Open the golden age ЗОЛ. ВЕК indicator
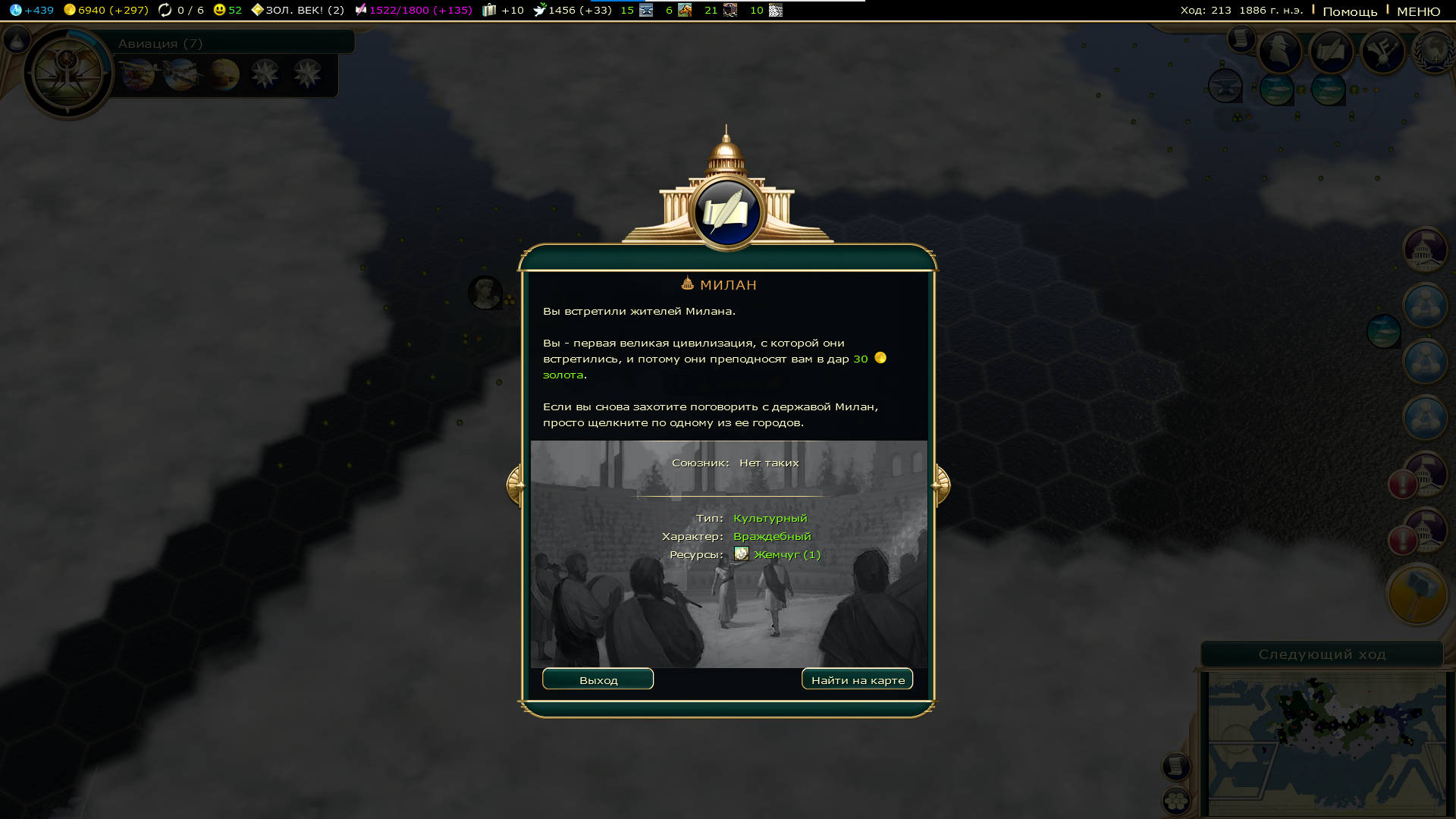Image resolution: width=1456 pixels, height=819 pixels. coord(297,10)
